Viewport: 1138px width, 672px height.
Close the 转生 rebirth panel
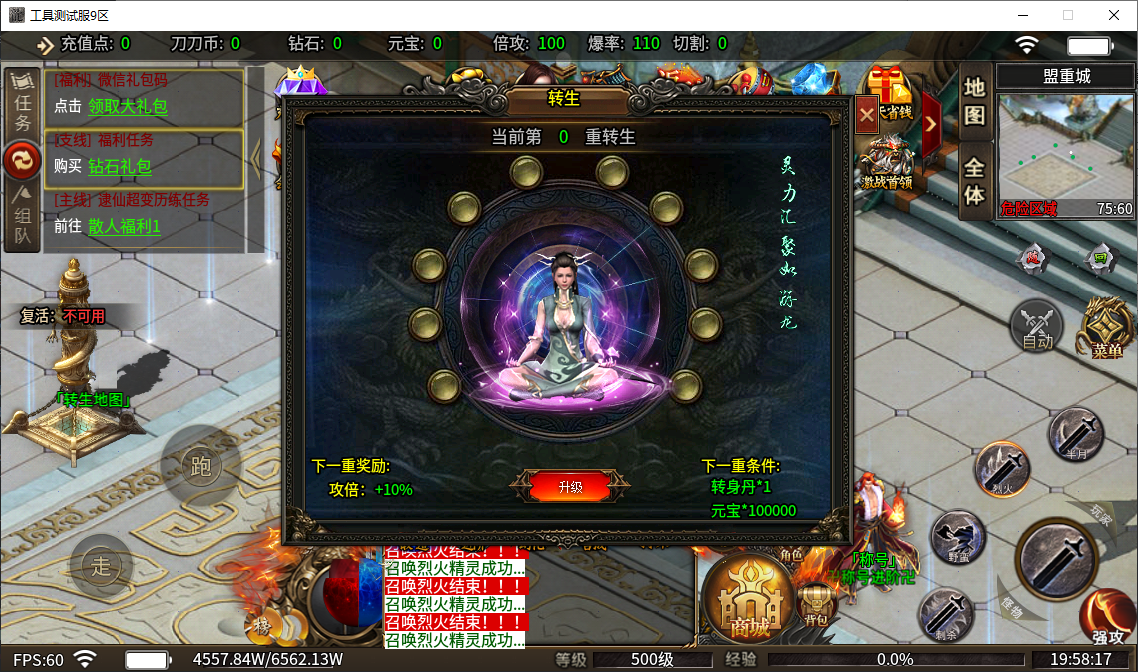pos(866,115)
